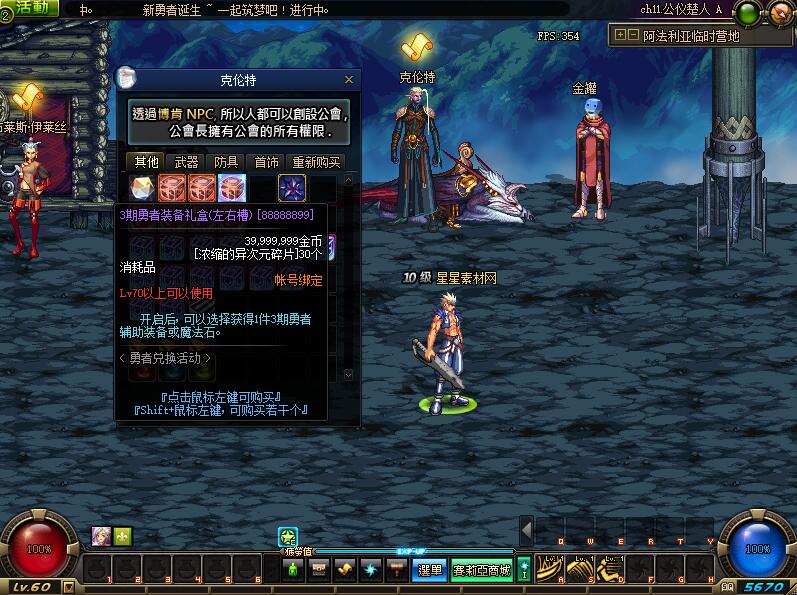Viewport: 797px width, 595px height.
Task: Trigger the skill in hotkey slot D
Action: click(612, 569)
